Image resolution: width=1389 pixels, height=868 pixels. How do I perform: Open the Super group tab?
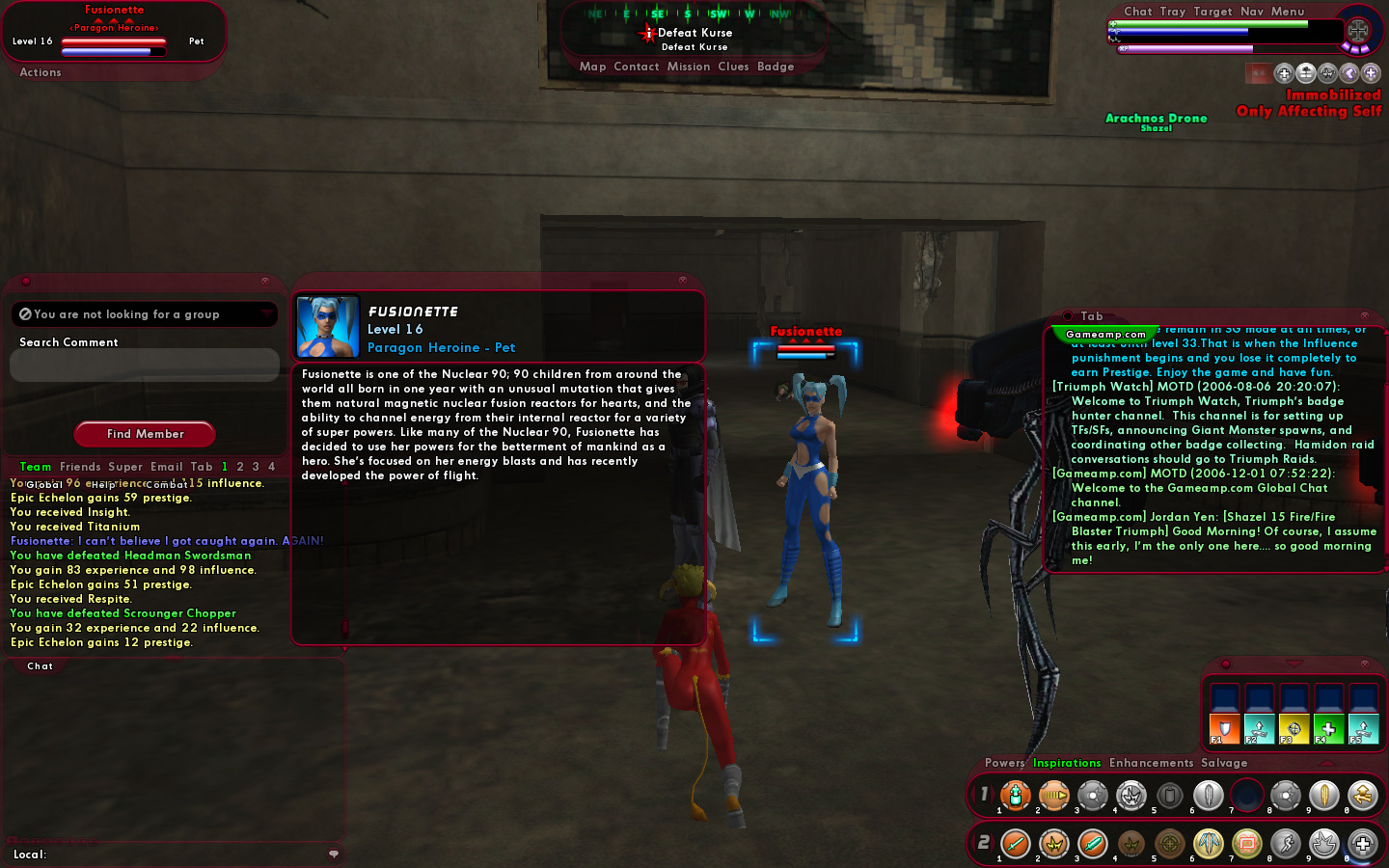point(125,467)
